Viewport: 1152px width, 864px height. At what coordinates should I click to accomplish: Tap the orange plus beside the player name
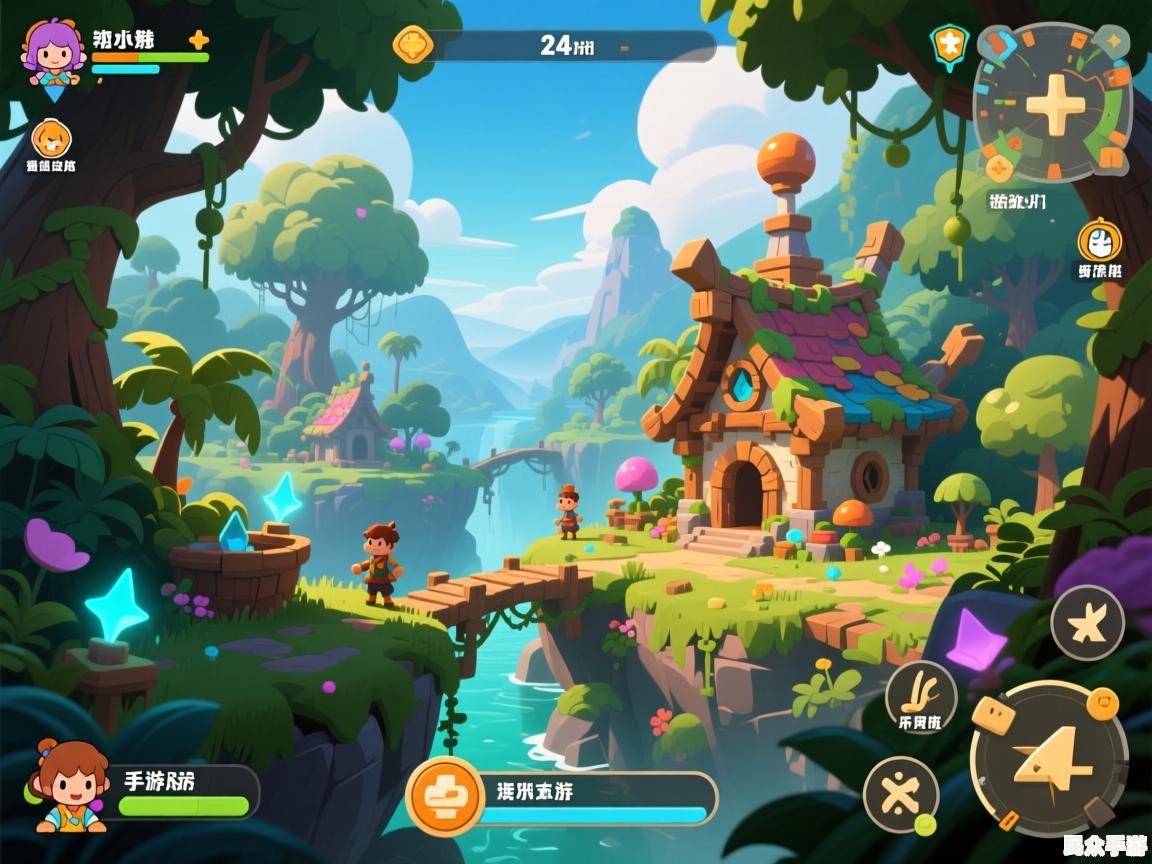tap(198, 40)
